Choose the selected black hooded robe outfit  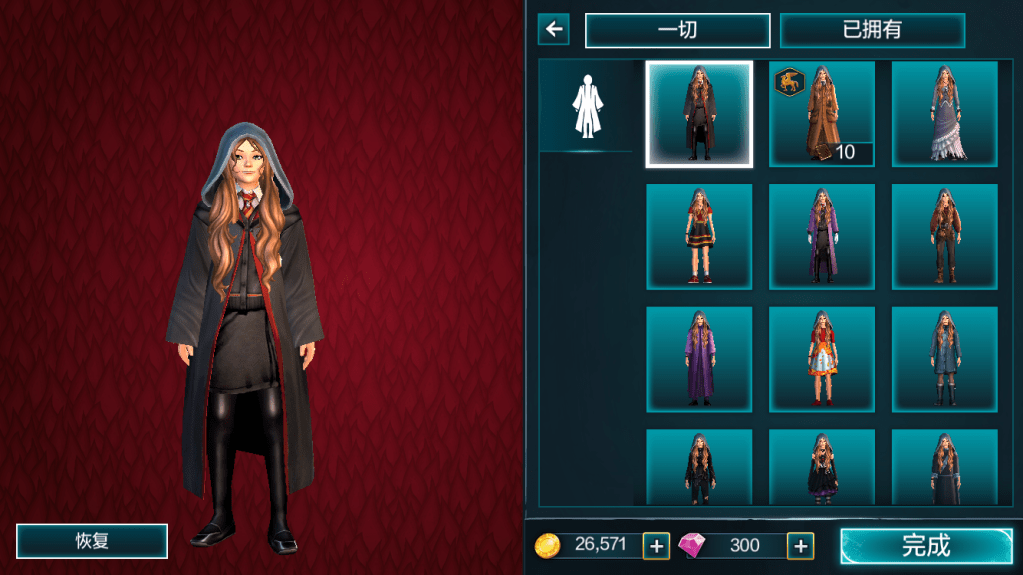tap(698, 113)
